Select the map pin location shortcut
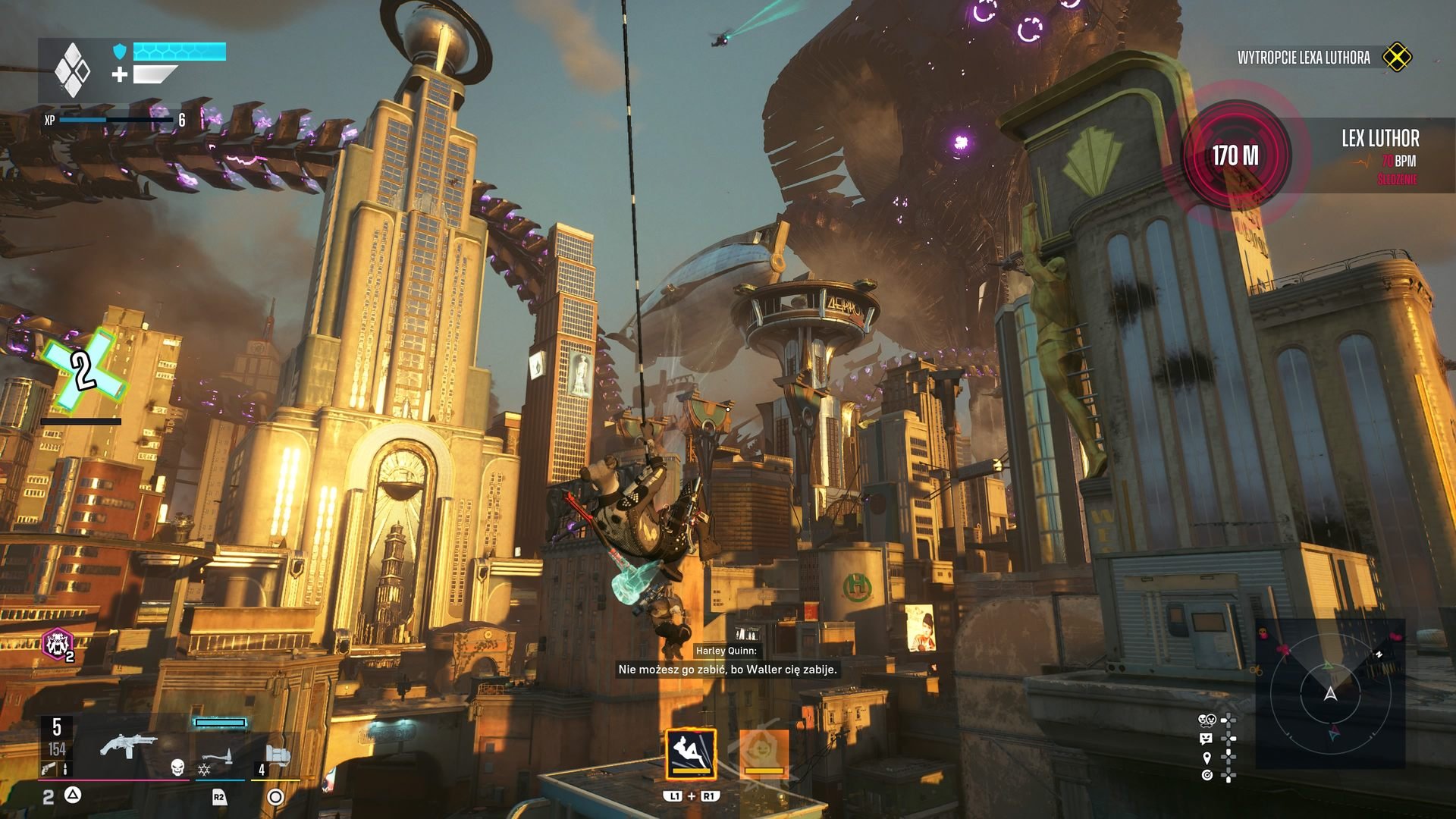The height and width of the screenshot is (819, 1456). point(1207,757)
